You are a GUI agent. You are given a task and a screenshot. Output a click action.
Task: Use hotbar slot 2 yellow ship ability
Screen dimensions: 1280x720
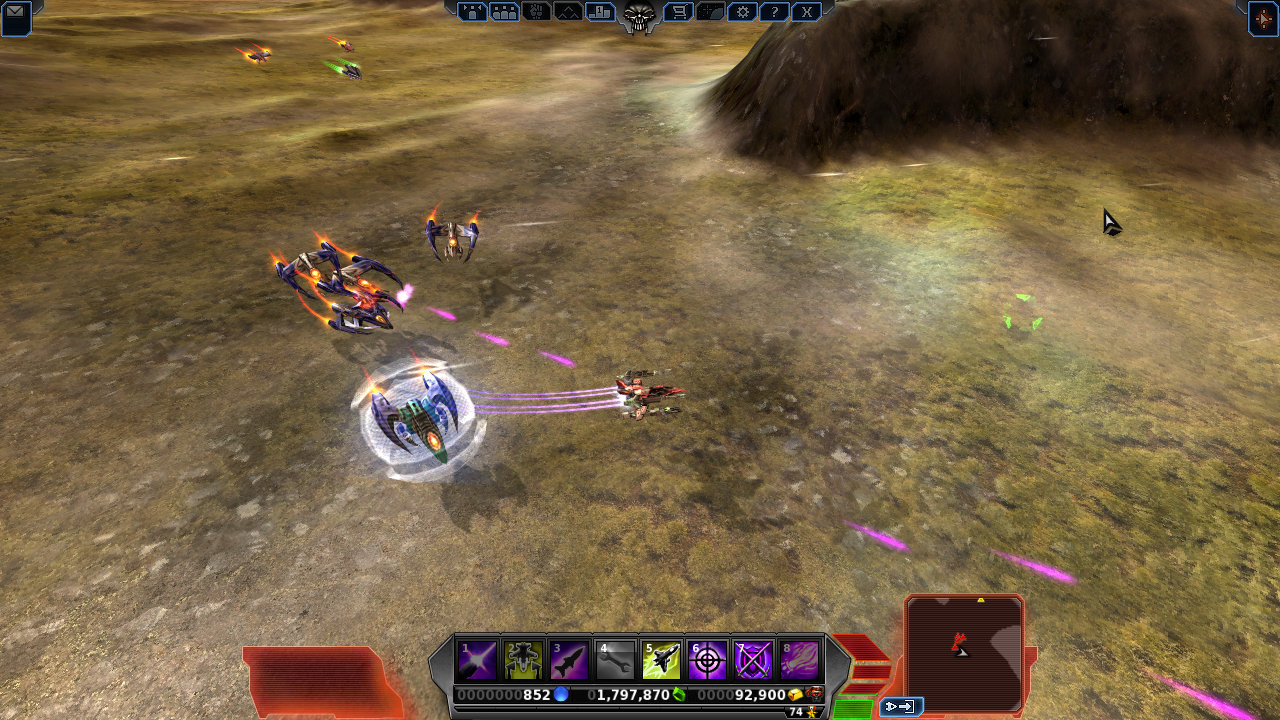pyautogui.click(x=523, y=660)
